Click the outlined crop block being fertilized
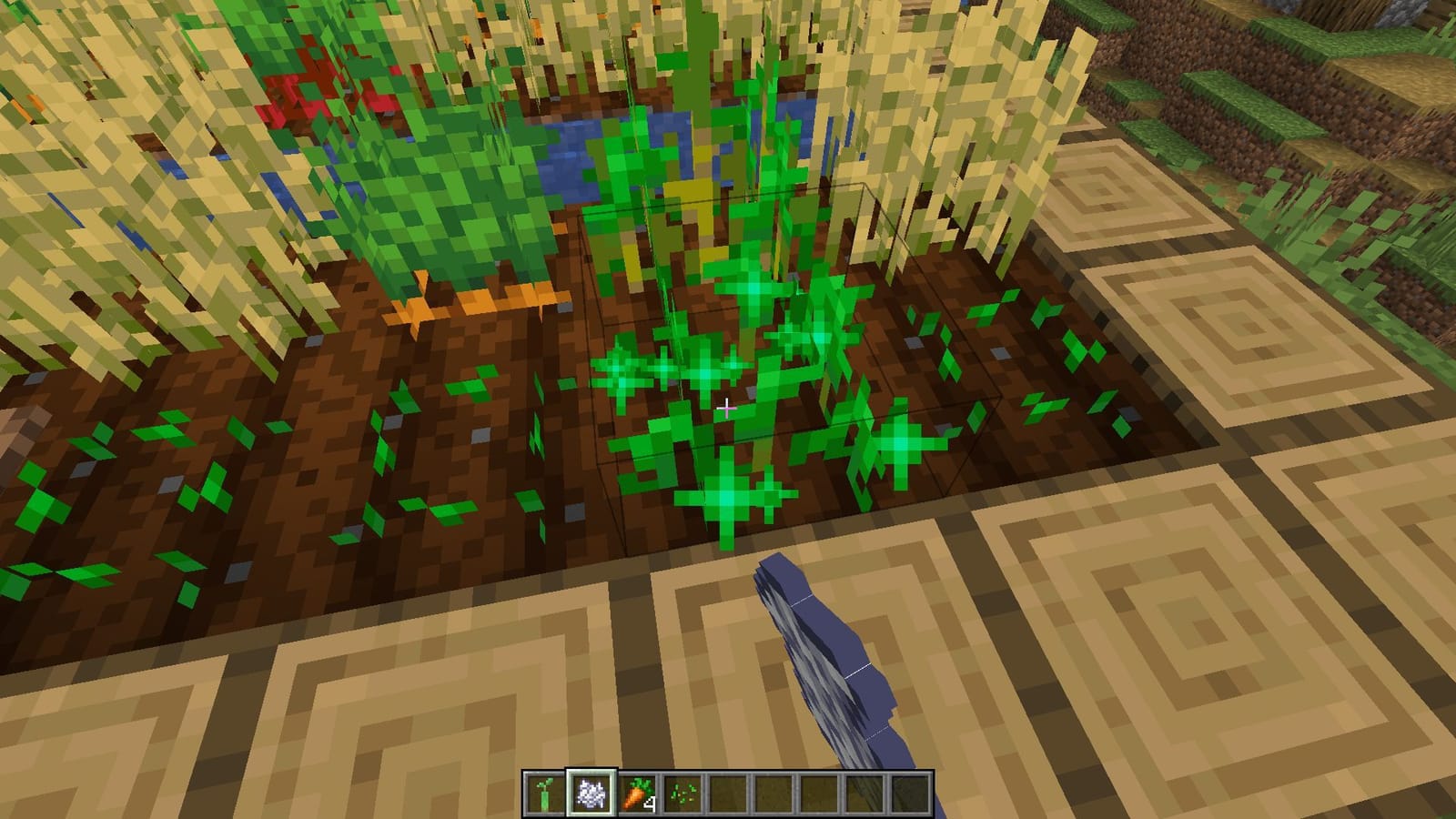 pyautogui.click(x=792, y=364)
